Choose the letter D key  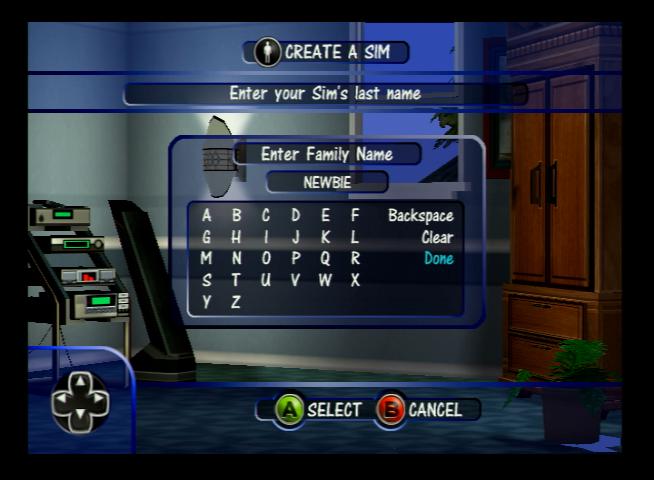coord(295,215)
